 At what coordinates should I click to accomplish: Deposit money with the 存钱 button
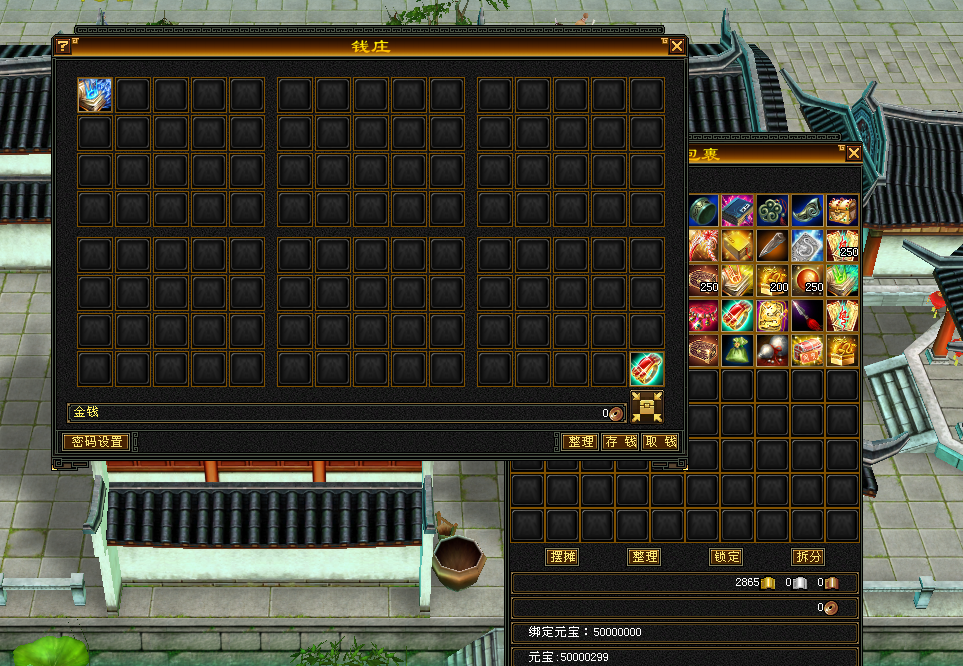pyautogui.click(x=620, y=442)
